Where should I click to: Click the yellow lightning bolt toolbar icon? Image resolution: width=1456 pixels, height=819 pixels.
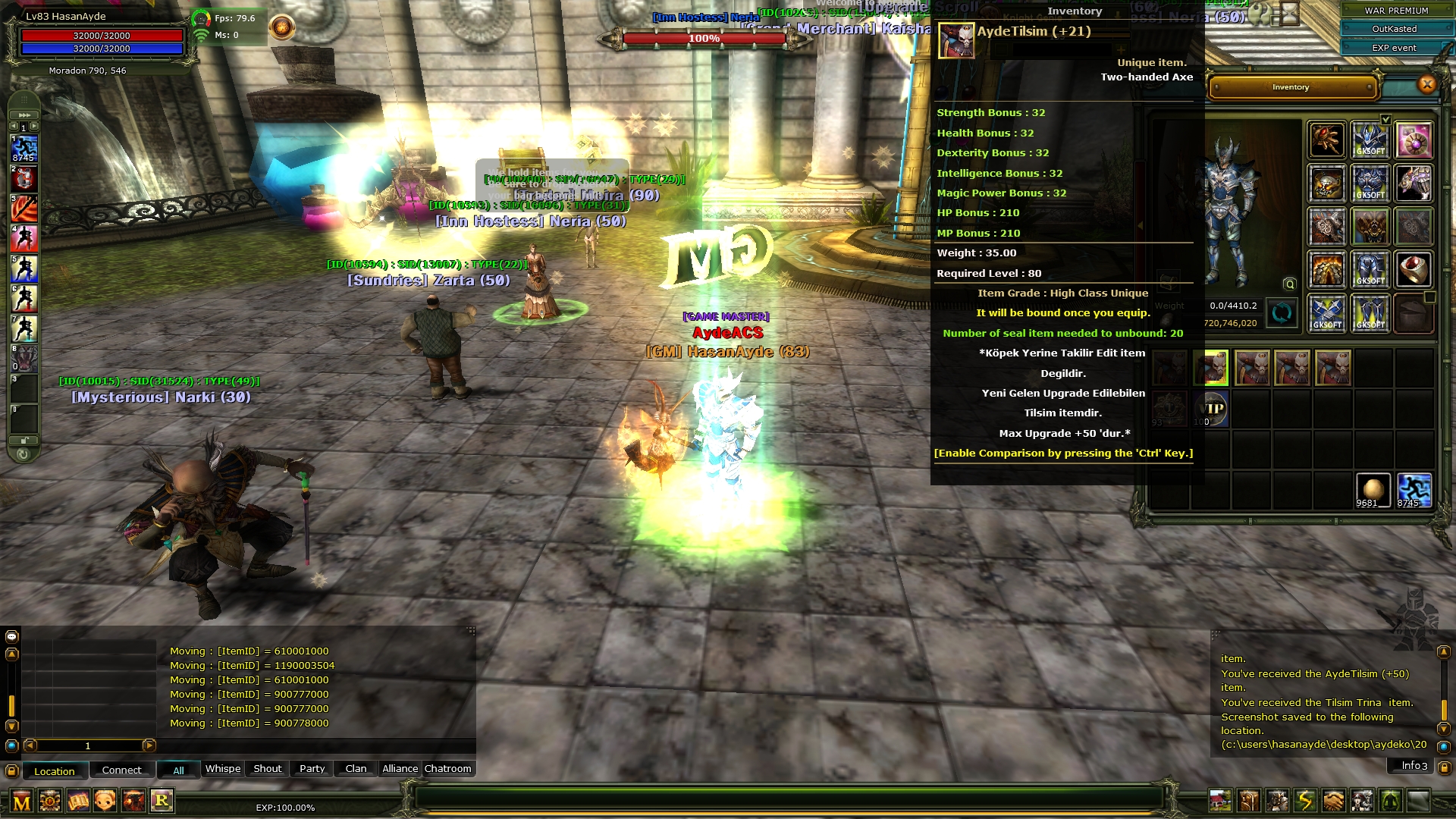pyautogui.click(x=1305, y=801)
